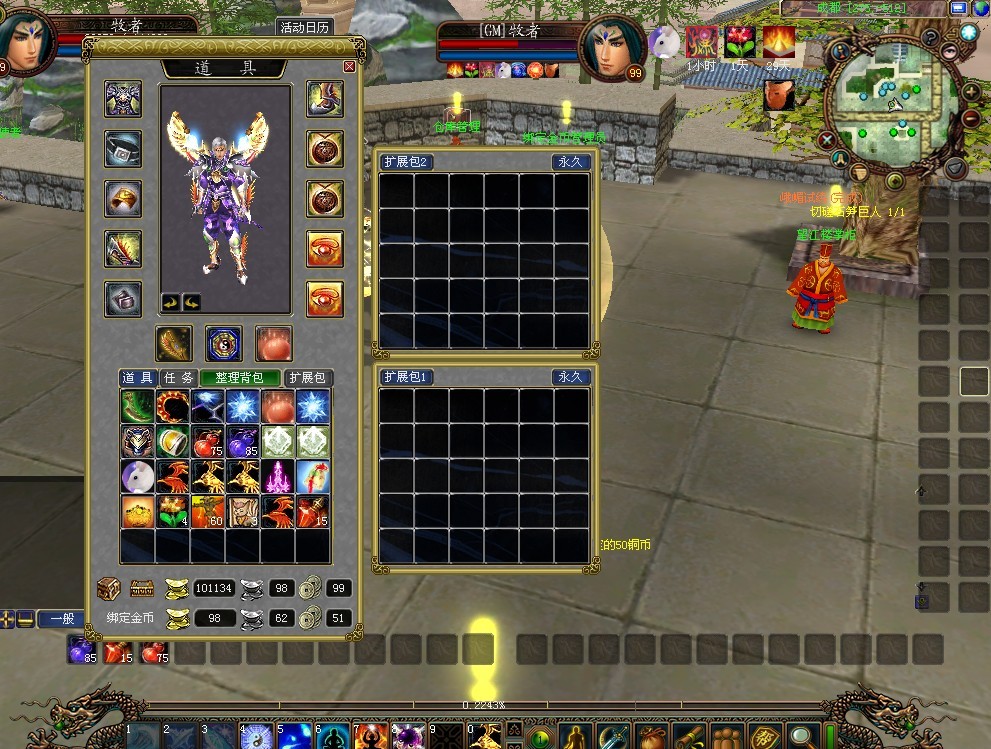Zoom out the minimap with the minus button
991x749 pixels.
pyautogui.click(x=971, y=118)
